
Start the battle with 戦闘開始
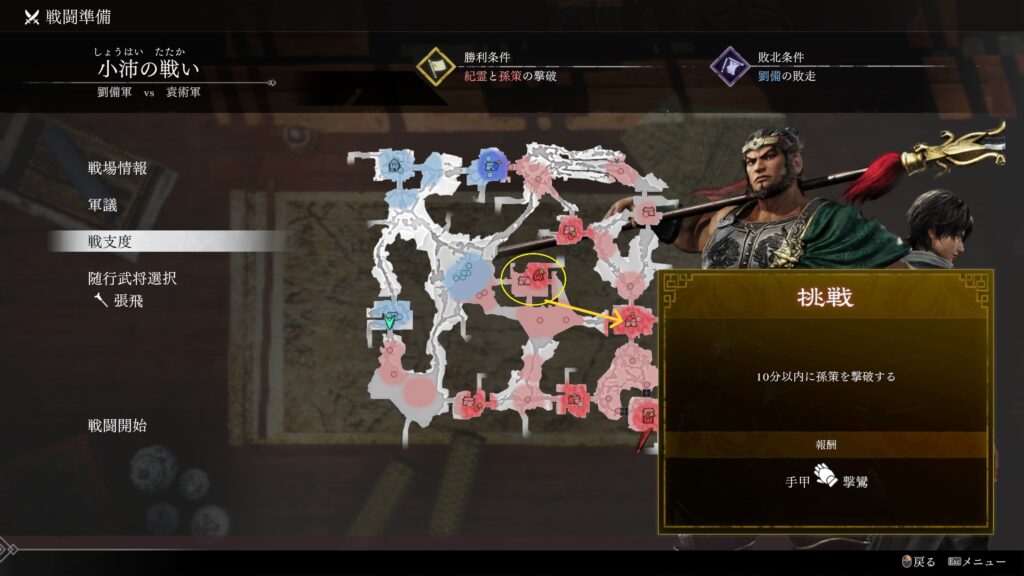pyautogui.click(x=117, y=425)
